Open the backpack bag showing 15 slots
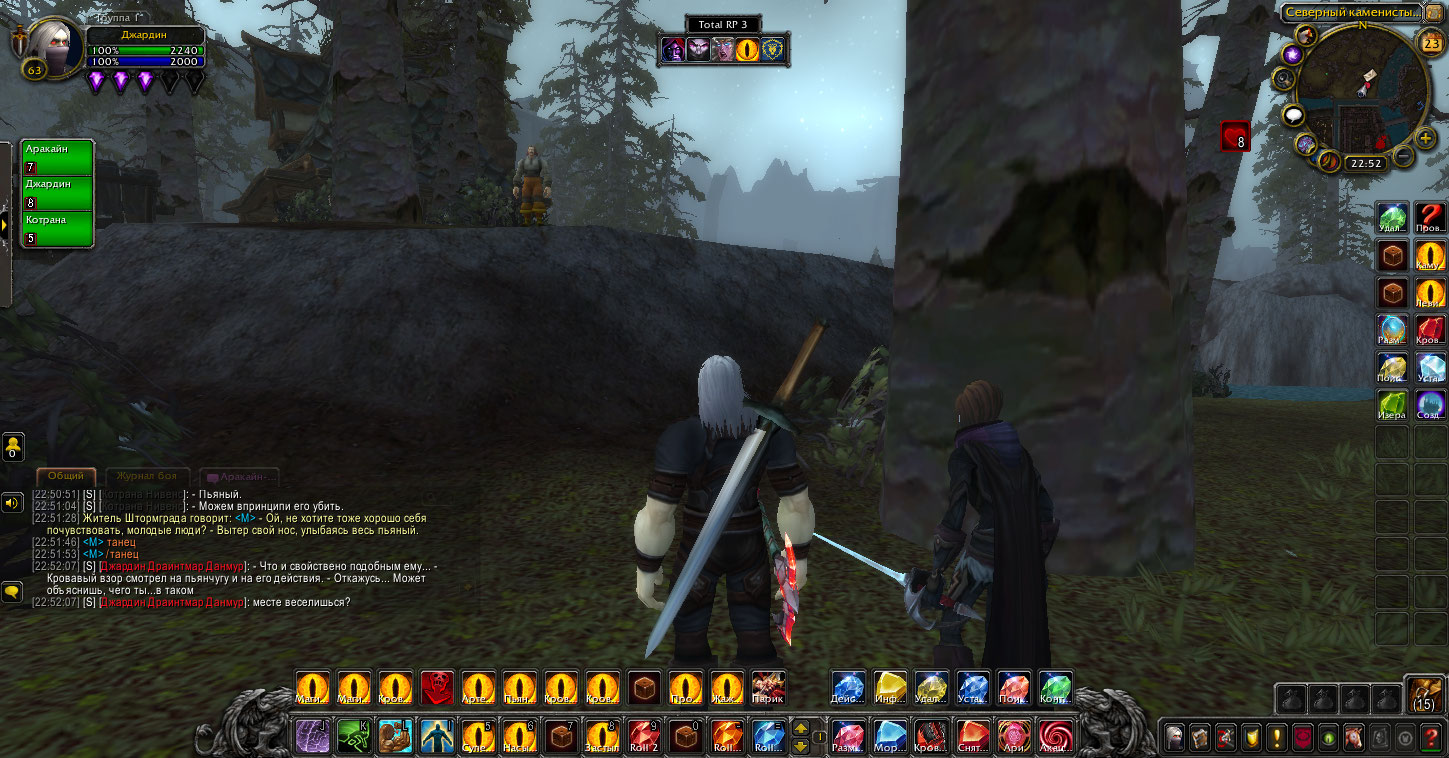 pyautogui.click(x=1425, y=693)
